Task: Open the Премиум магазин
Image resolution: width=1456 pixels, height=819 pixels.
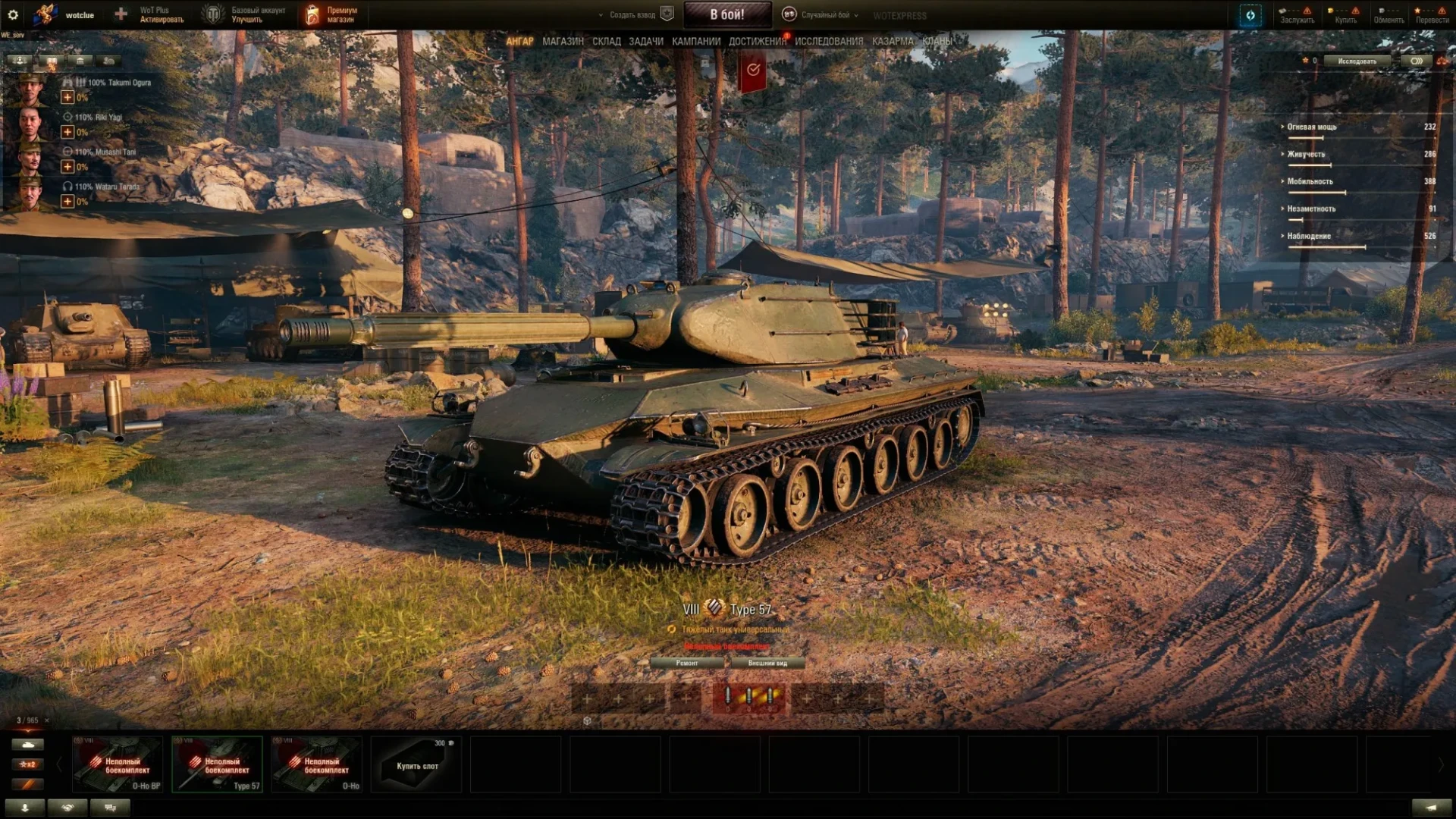Action: (x=331, y=15)
